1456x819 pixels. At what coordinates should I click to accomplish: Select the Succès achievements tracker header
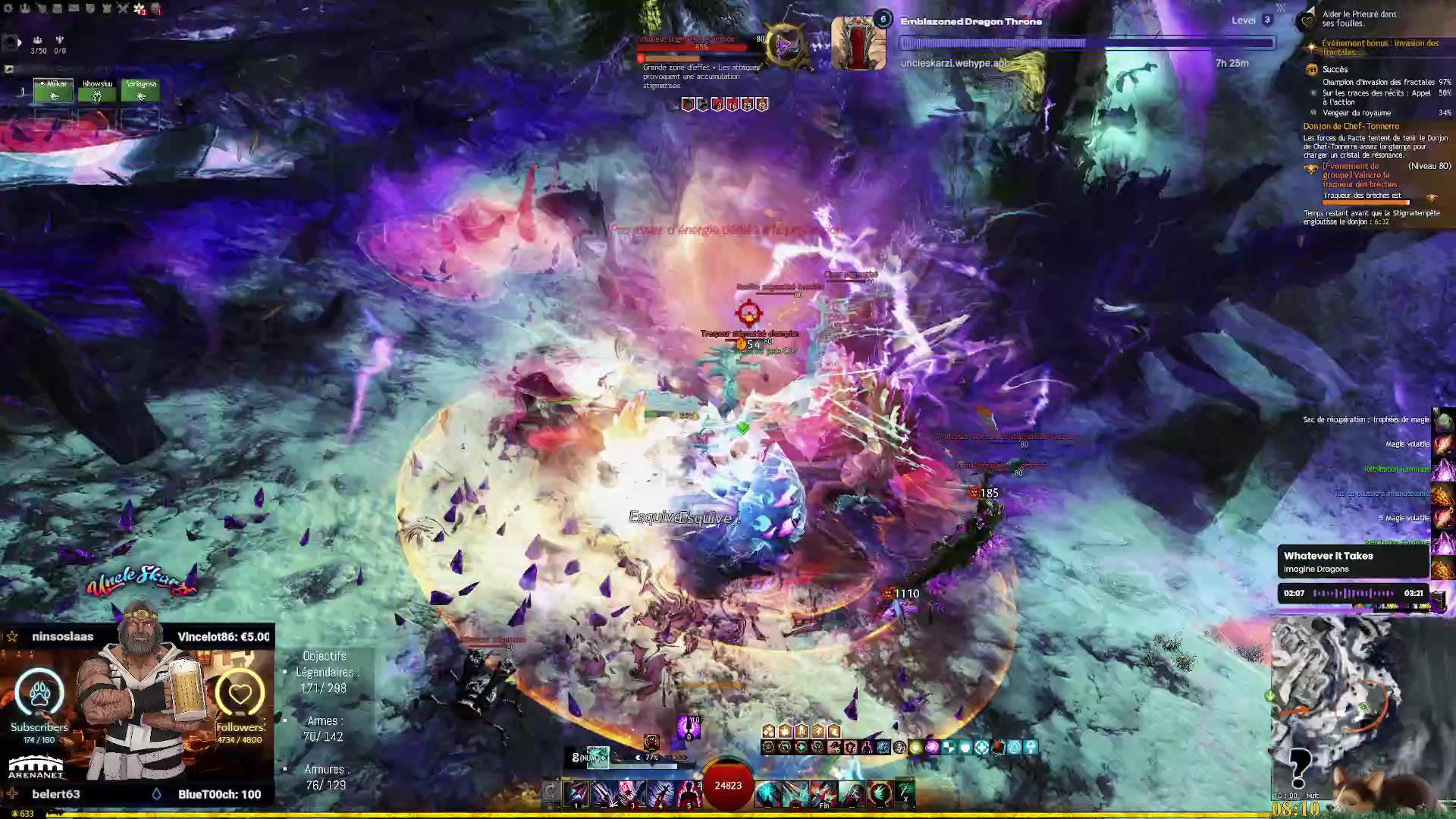point(1335,69)
